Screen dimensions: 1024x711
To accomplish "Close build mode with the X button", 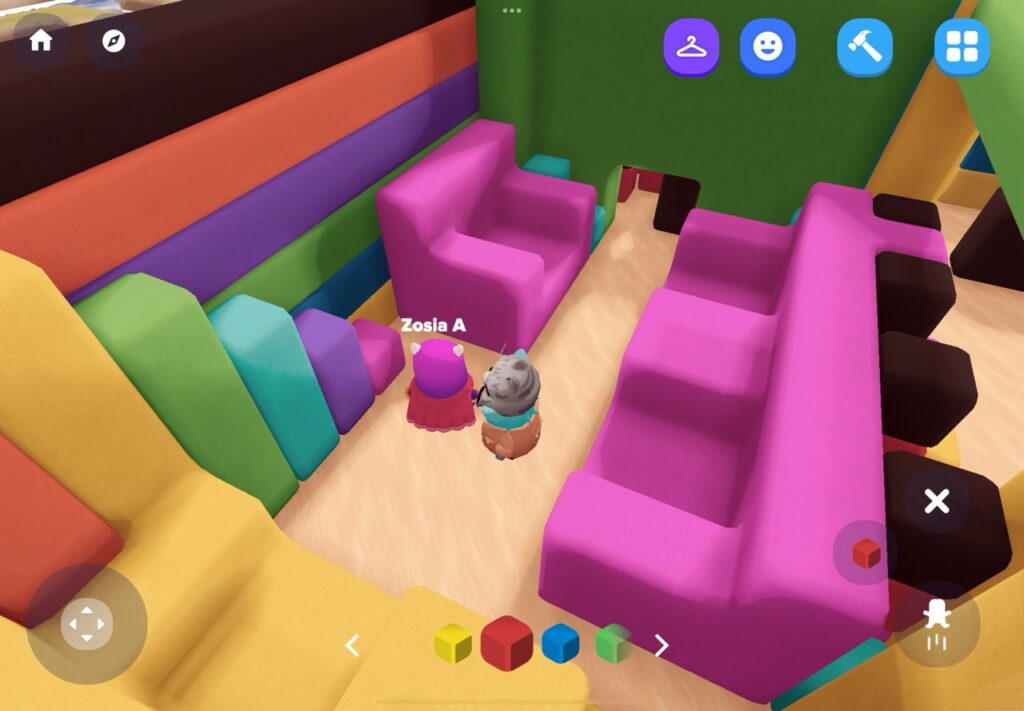I will pyautogui.click(x=936, y=501).
